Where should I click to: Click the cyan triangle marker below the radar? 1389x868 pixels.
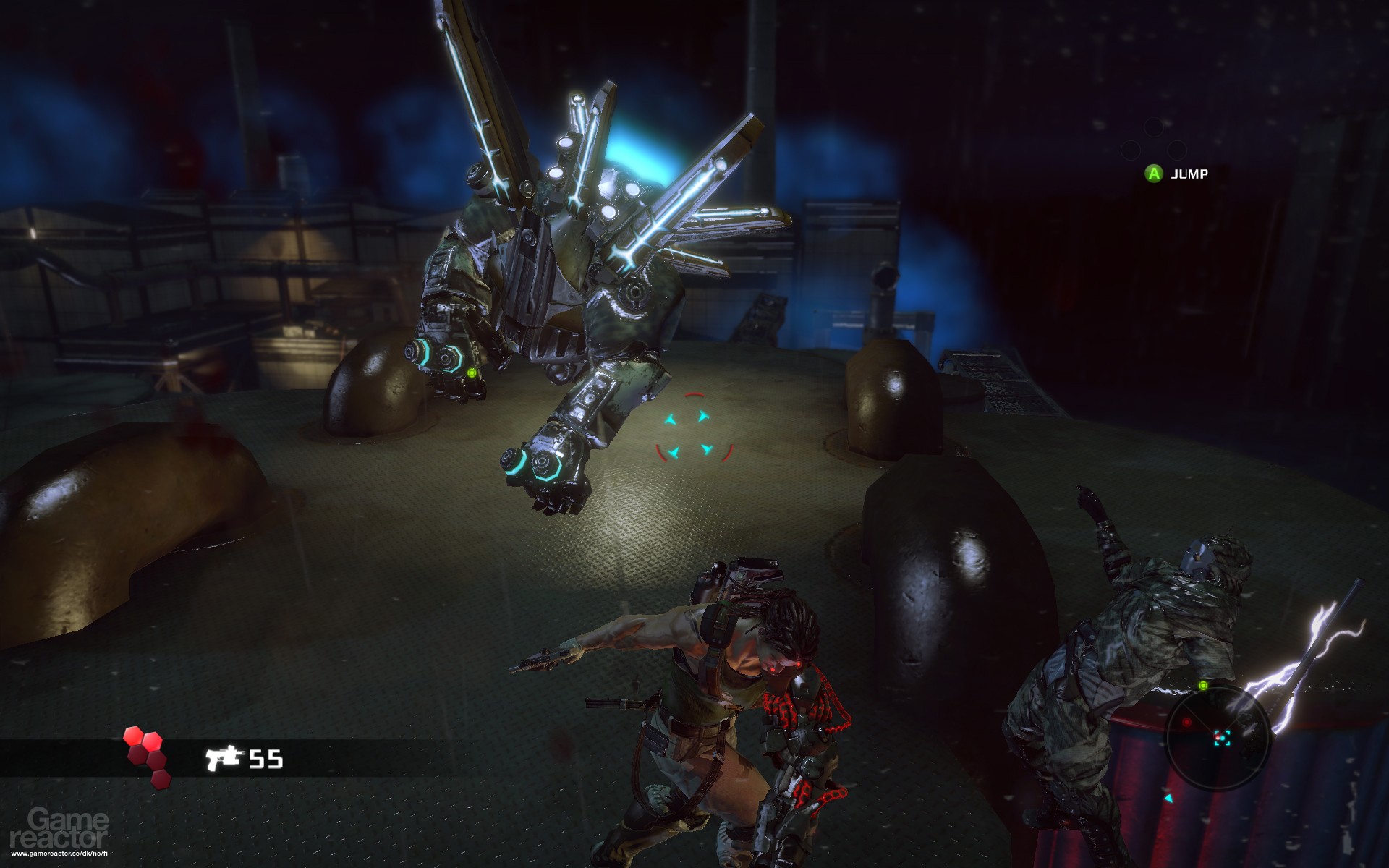click(1169, 799)
